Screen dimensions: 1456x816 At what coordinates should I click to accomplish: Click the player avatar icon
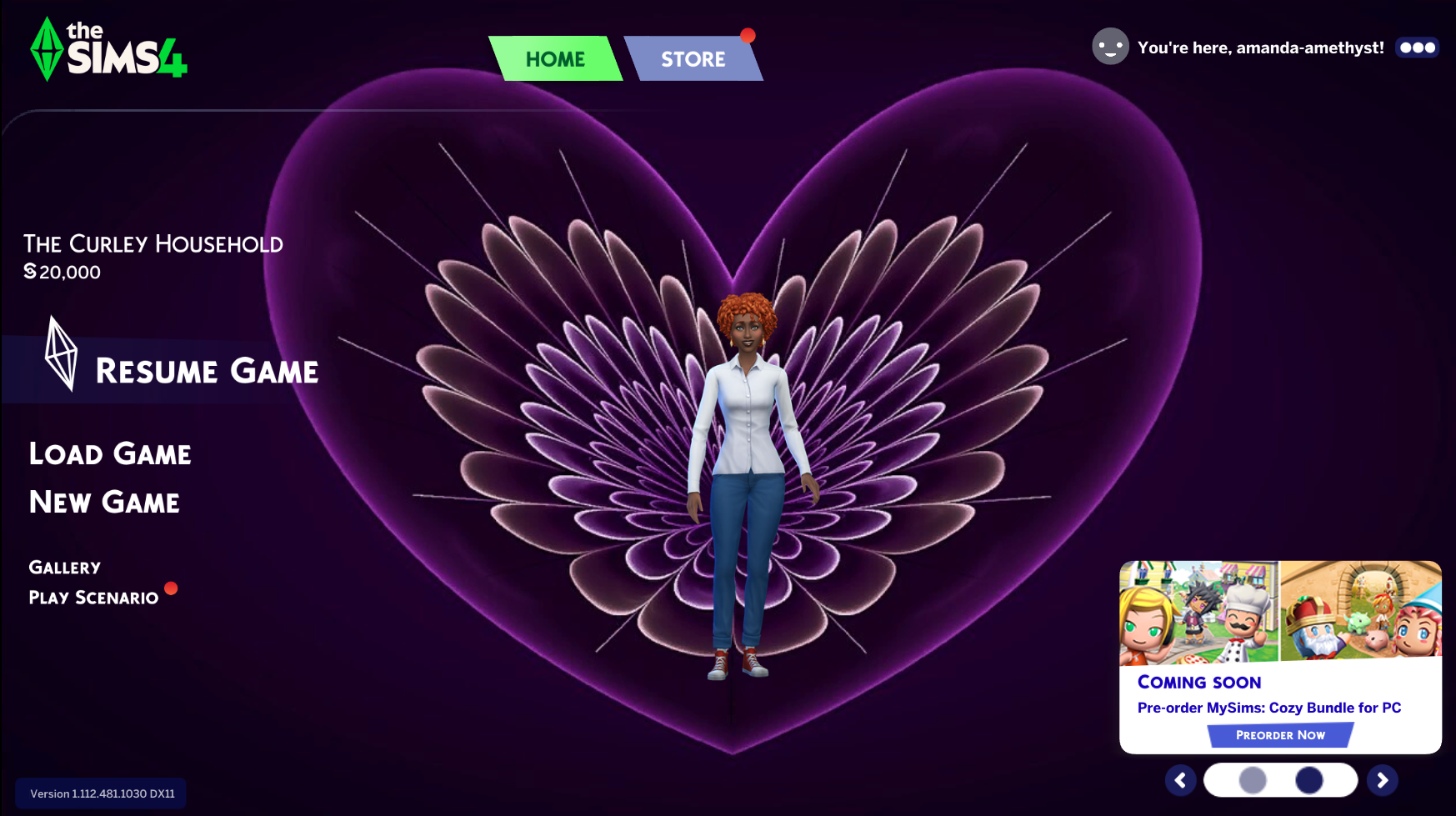pos(1110,47)
